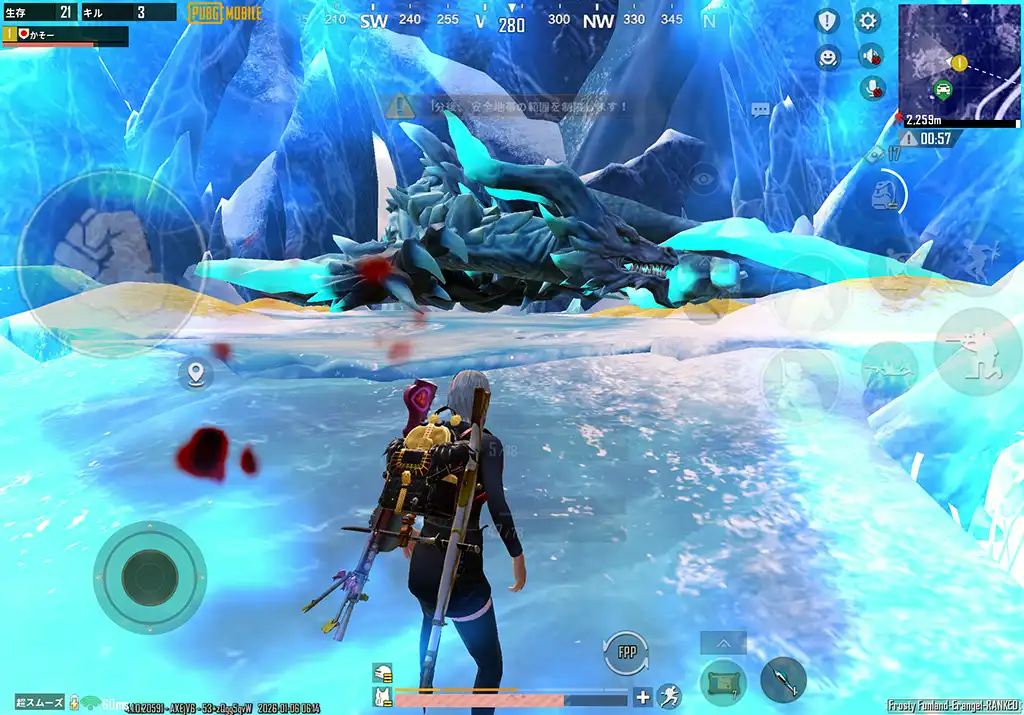Tap the plus healing item button
The width and height of the screenshot is (1024, 715).
point(643,697)
